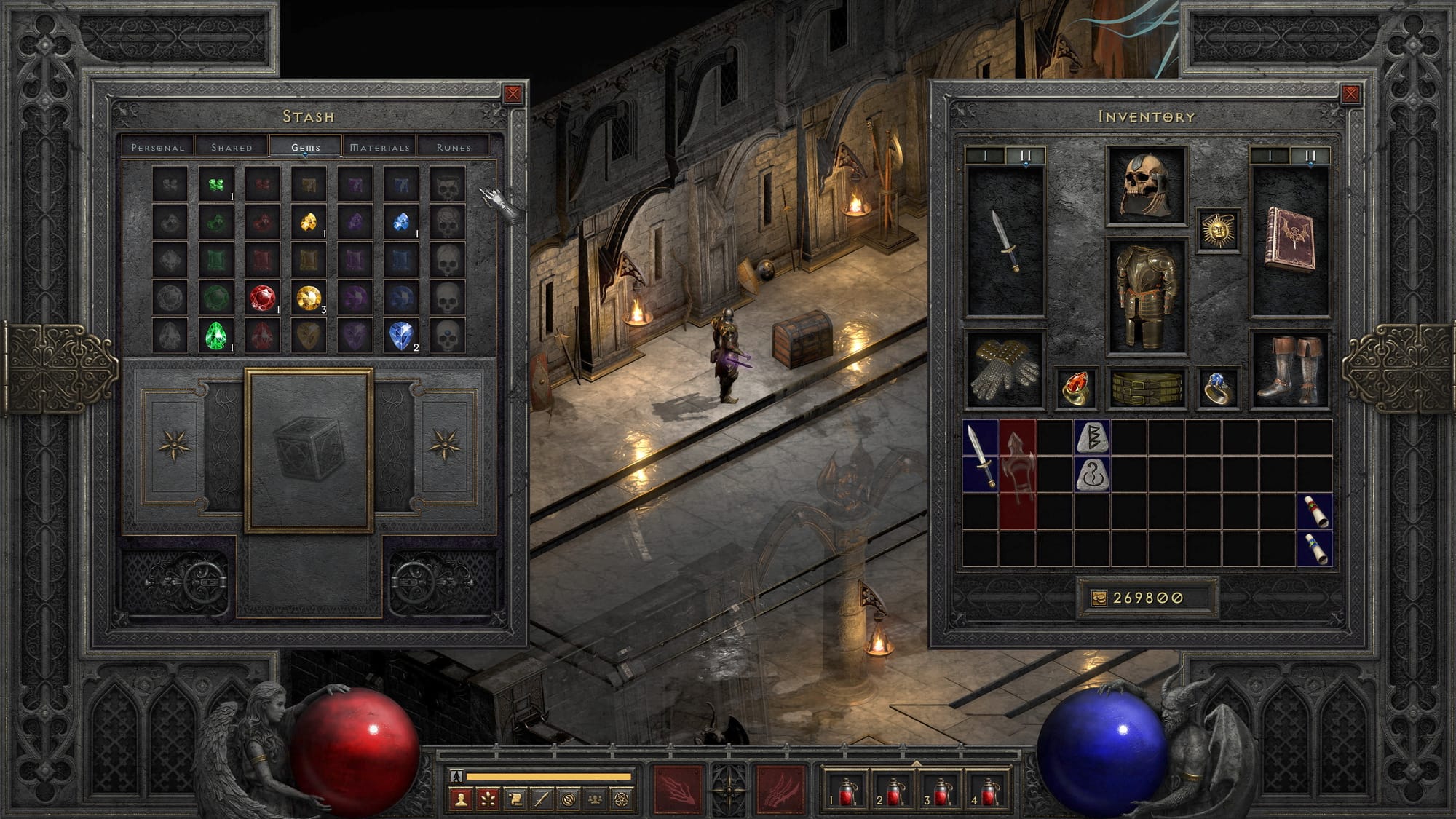This screenshot has width=1456, height=819.
Task: Click the equipped plate body armor
Action: 1146,296
